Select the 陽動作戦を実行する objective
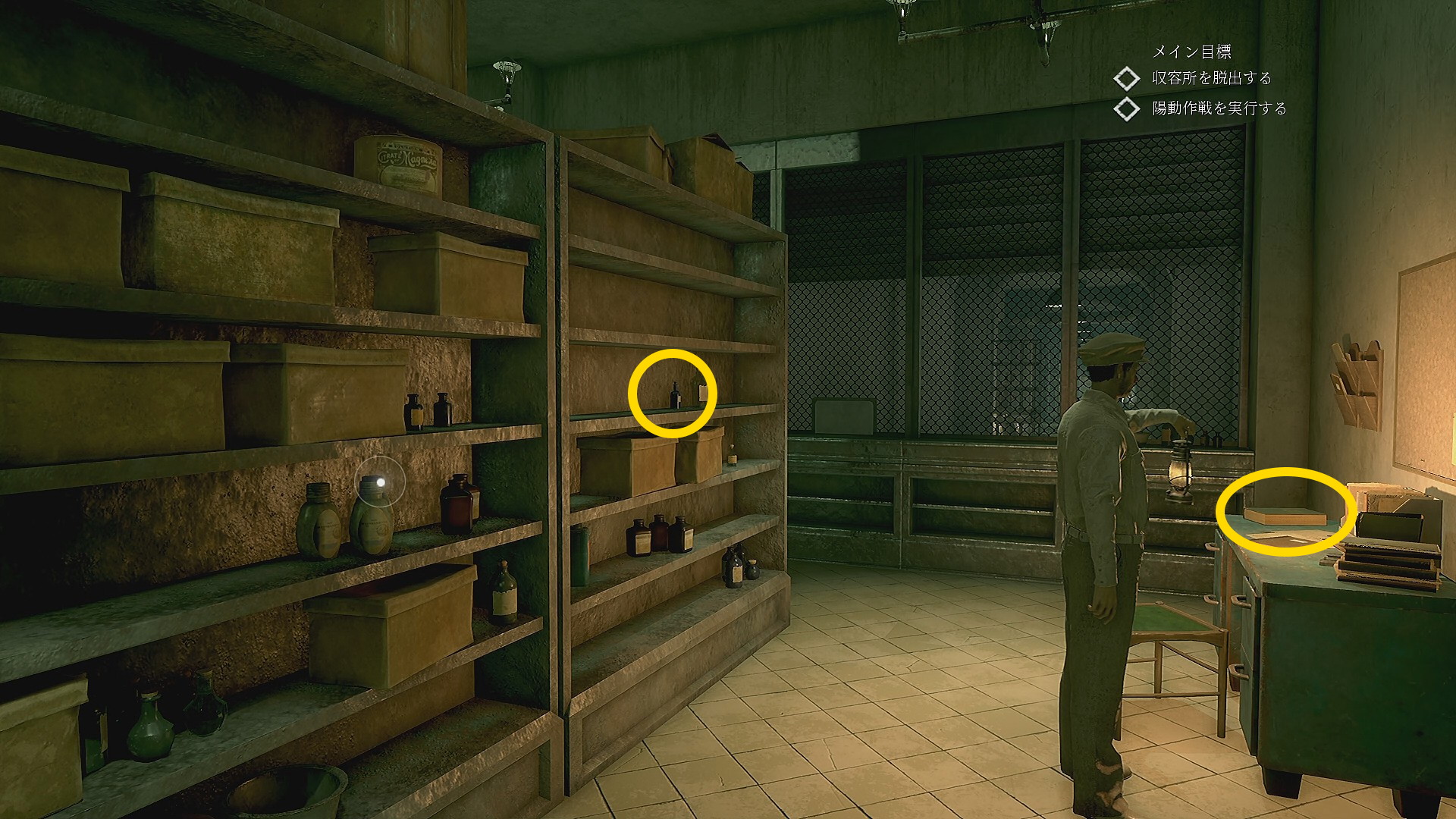 click(x=1219, y=108)
